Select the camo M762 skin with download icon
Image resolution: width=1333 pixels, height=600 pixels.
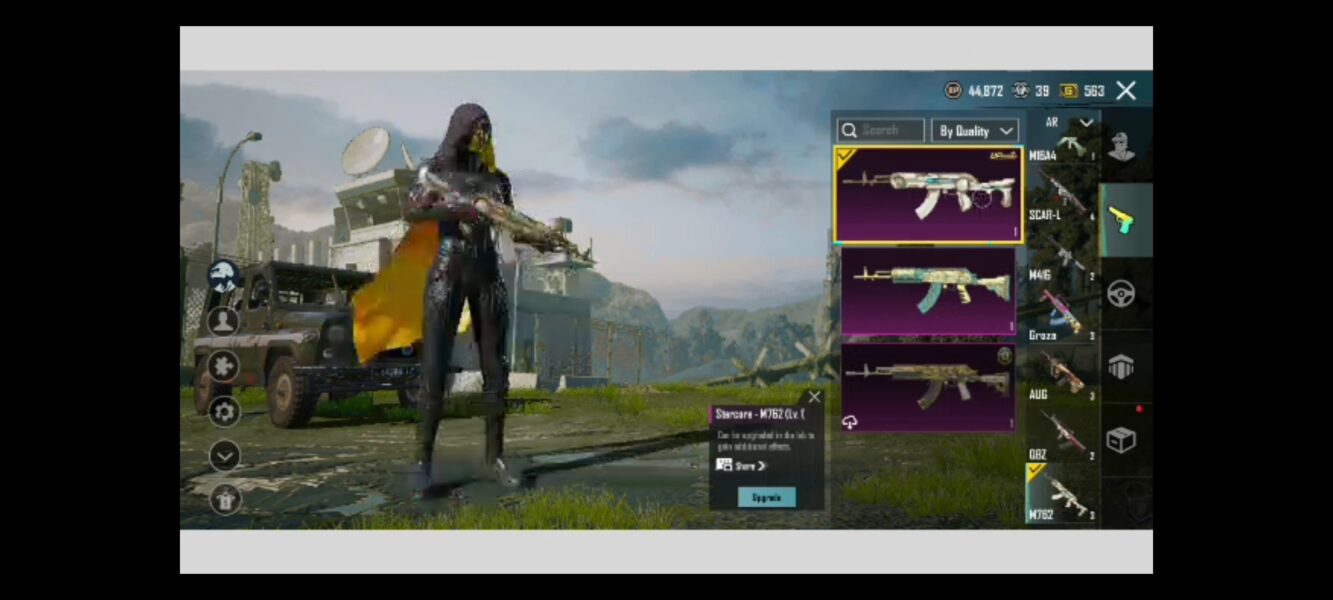click(928, 387)
